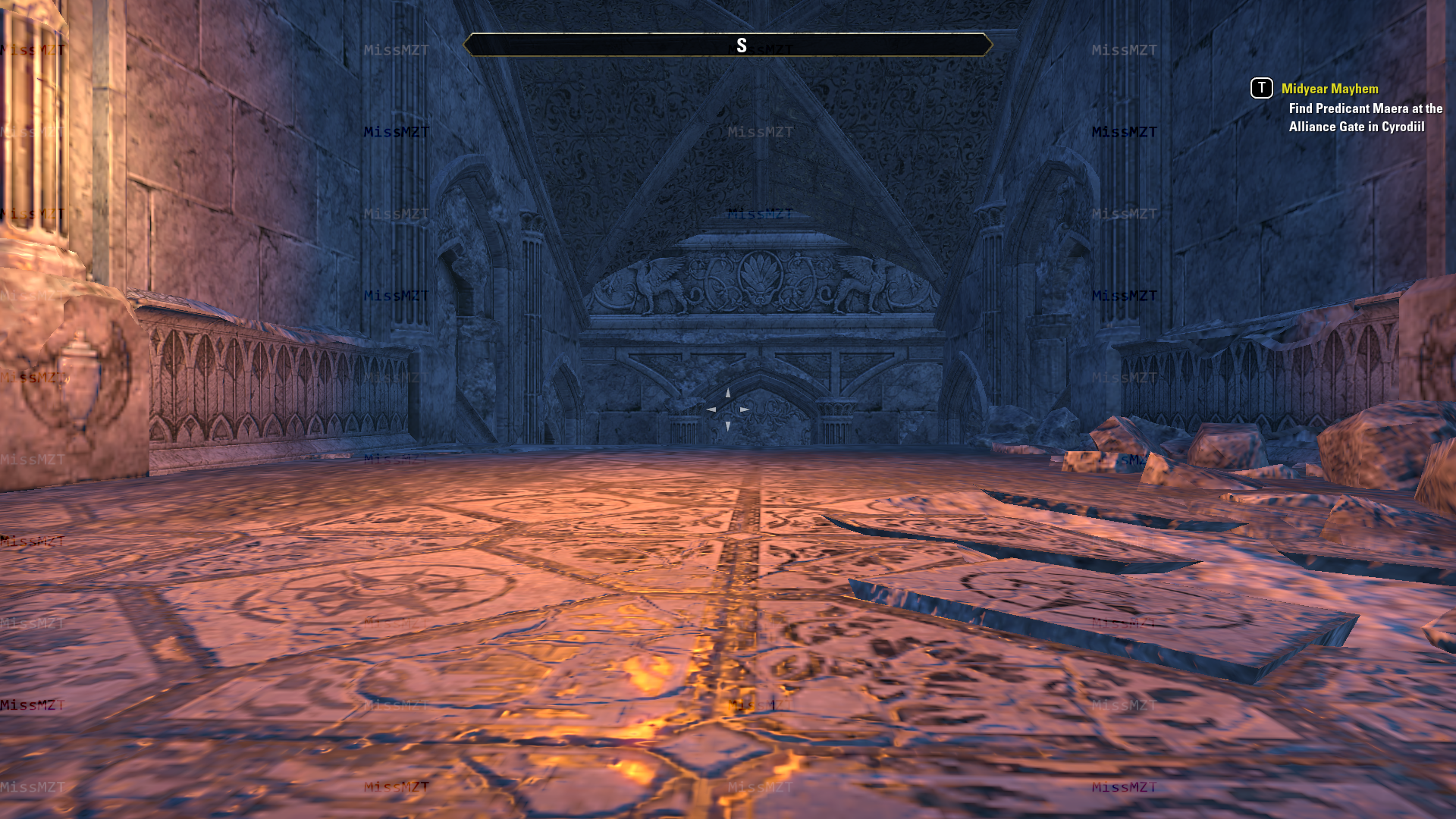Select the S cardinal marker on the compass
Viewport: 1456px width, 819px height.
point(742,45)
